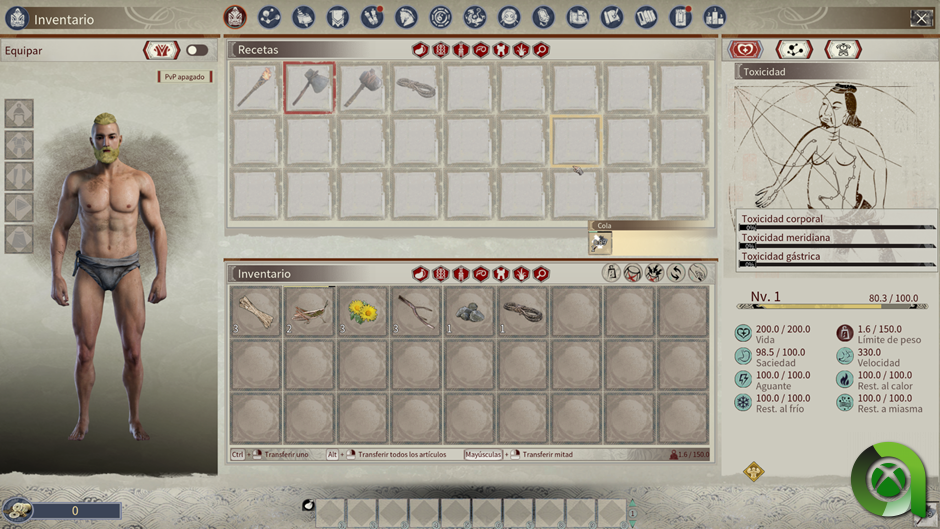Image resolution: width=940 pixels, height=529 pixels.
Task: Select the forked branch in inventory
Action: (x=415, y=311)
